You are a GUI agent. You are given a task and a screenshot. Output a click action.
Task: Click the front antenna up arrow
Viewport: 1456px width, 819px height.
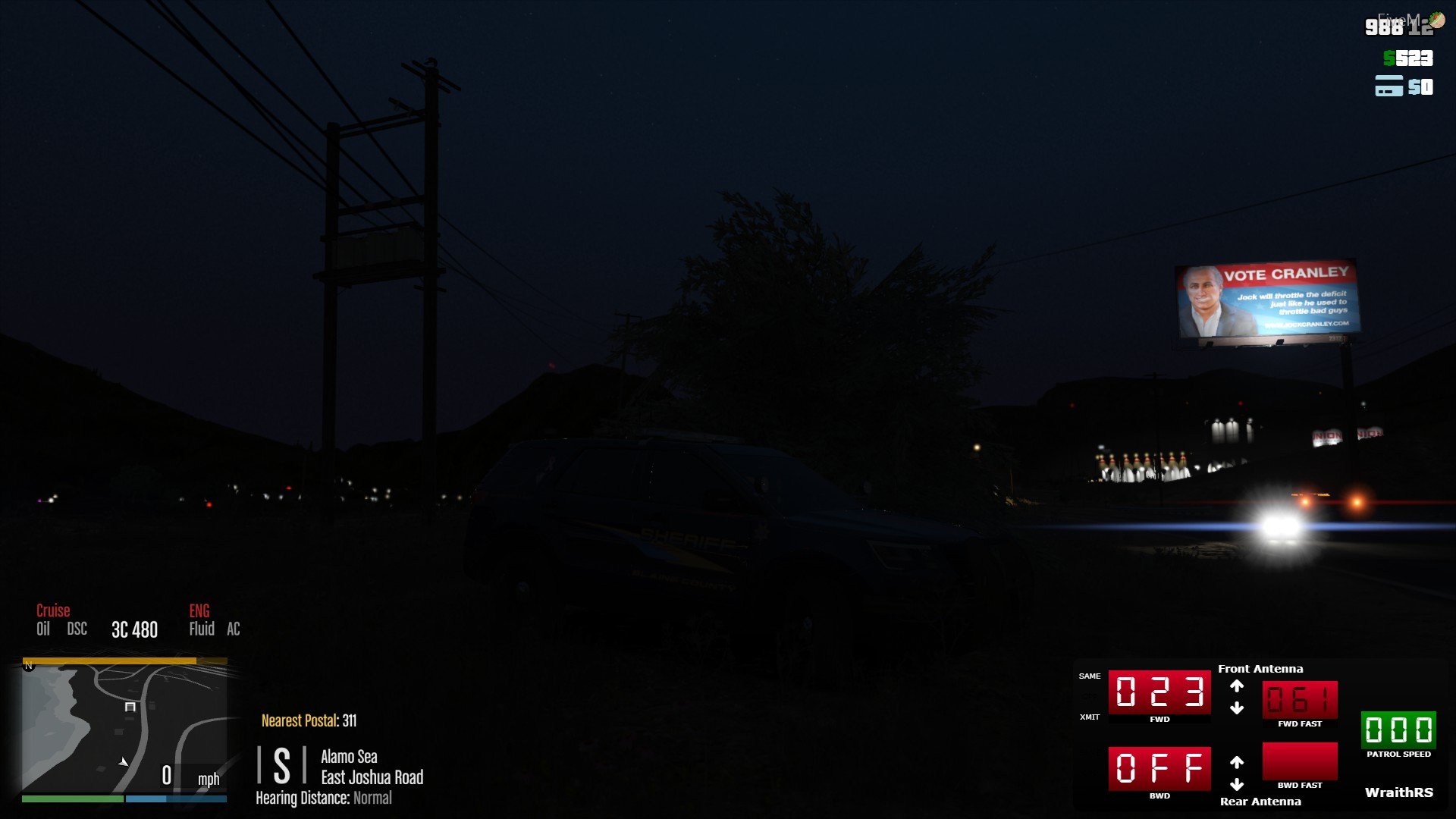tap(1237, 686)
